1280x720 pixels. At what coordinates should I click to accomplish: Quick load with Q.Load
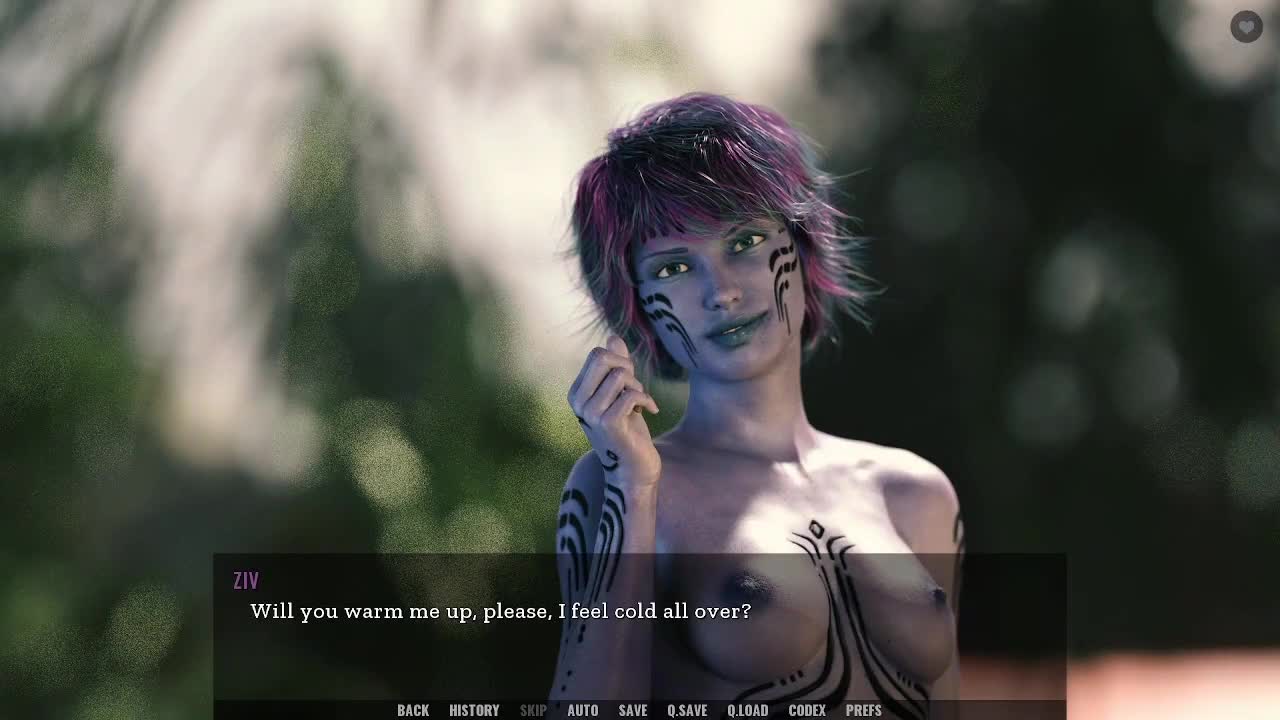747,710
